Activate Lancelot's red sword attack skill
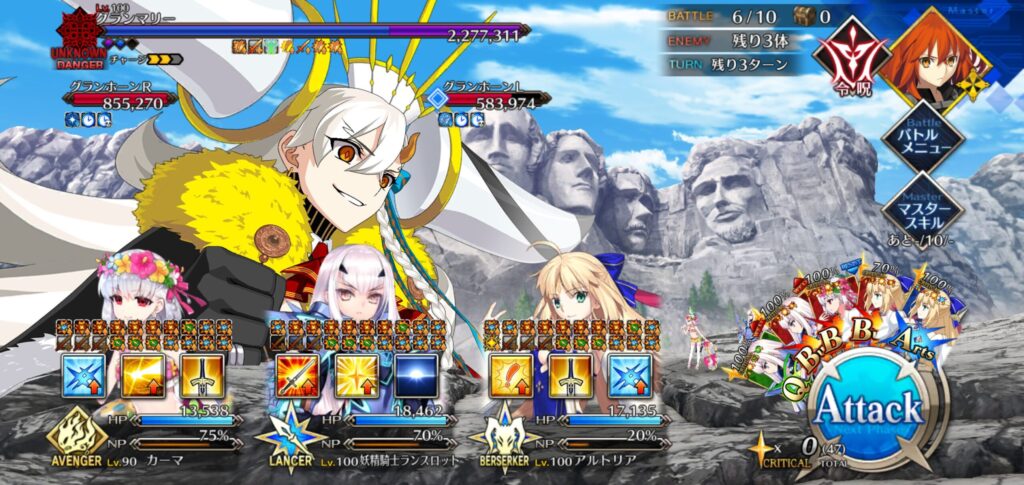 (297, 373)
